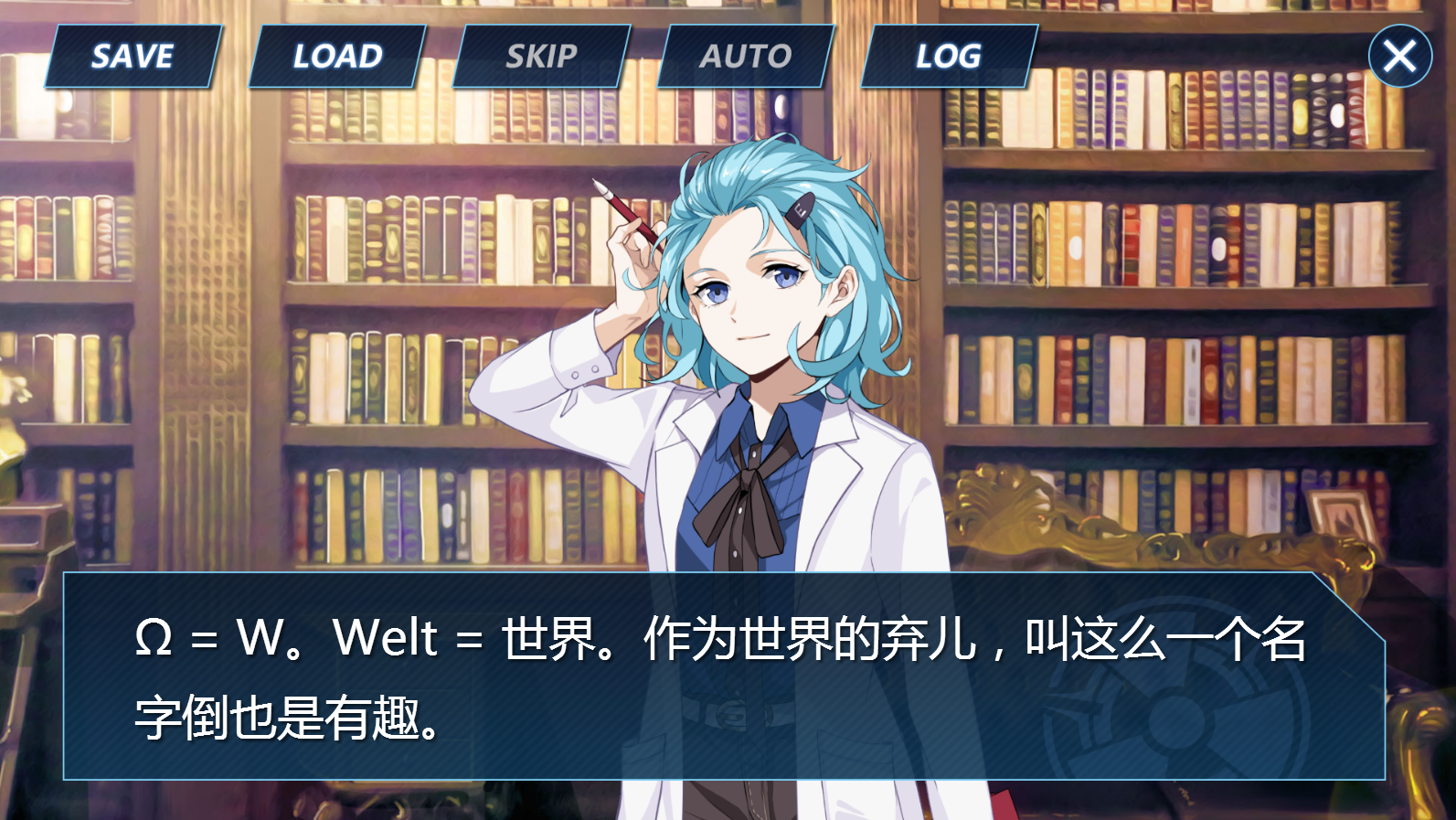The width and height of the screenshot is (1456, 820).
Task: Click the black hairclip in the character's hair
Action: point(804,212)
